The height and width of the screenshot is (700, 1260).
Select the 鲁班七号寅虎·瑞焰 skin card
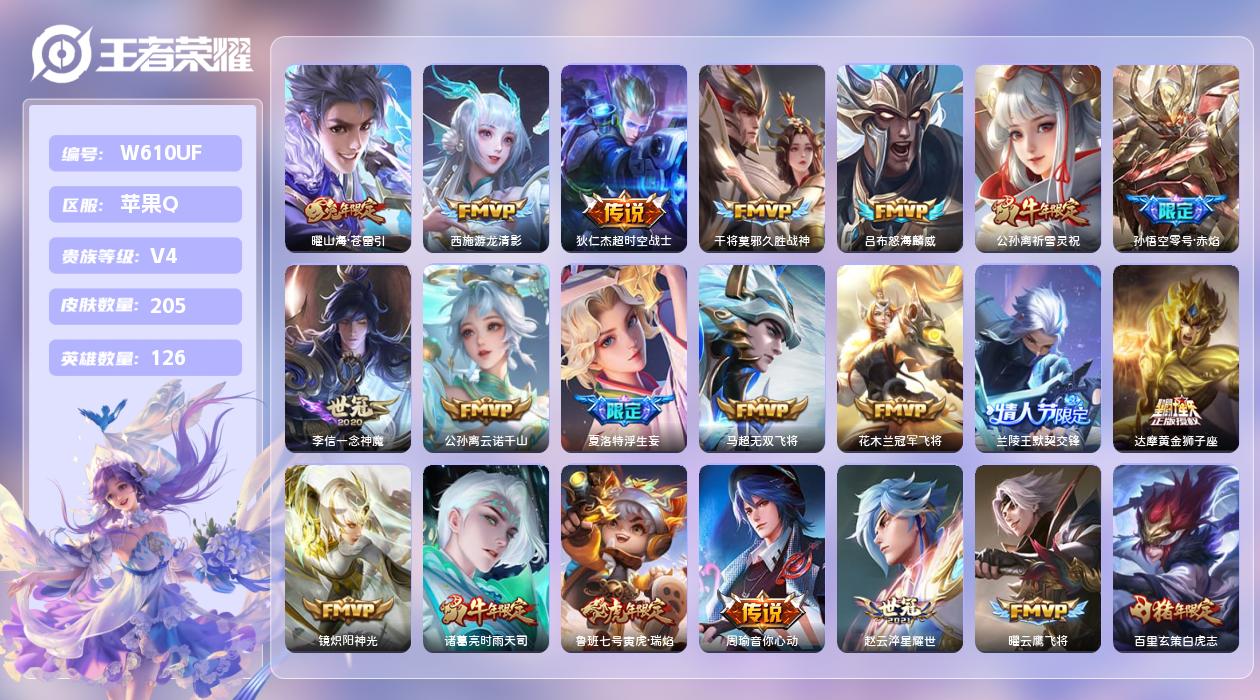click(624, 558)
